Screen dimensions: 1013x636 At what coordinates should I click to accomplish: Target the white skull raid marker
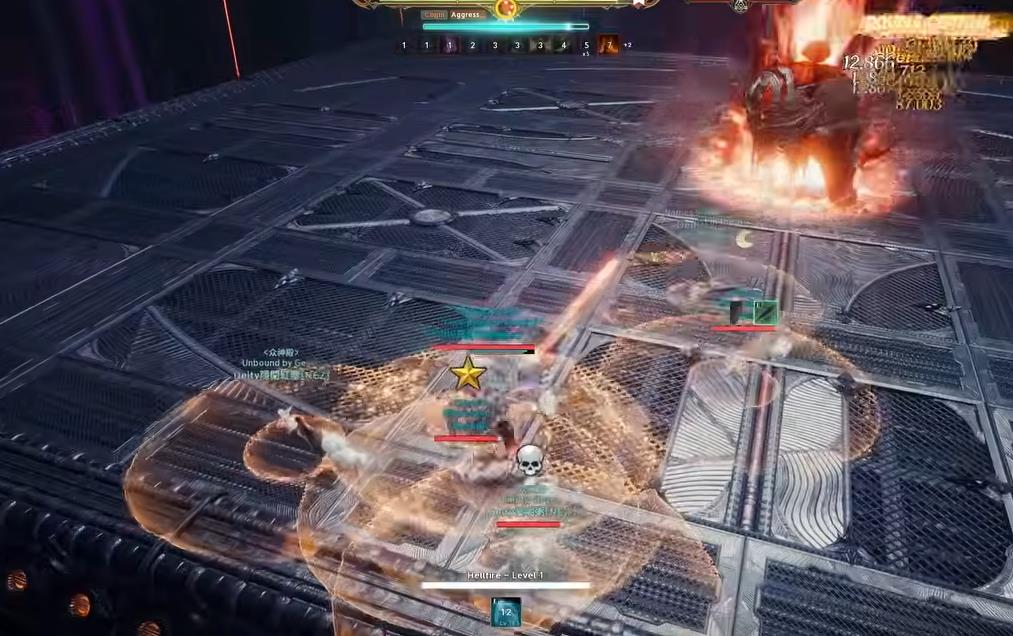pyautogui.click(x=529, y=461)
